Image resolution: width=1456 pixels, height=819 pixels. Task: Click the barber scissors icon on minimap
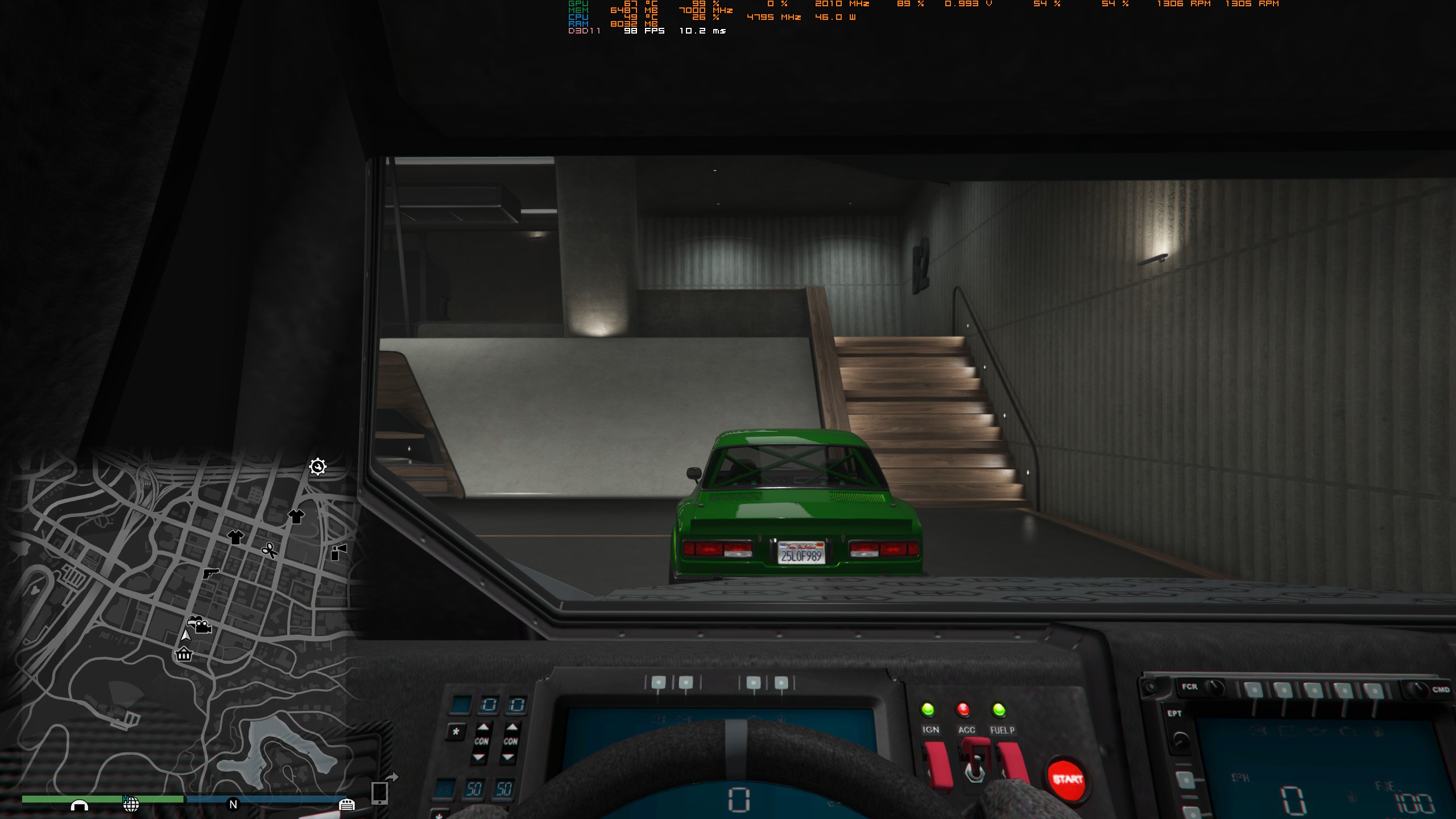coord(270,551)
